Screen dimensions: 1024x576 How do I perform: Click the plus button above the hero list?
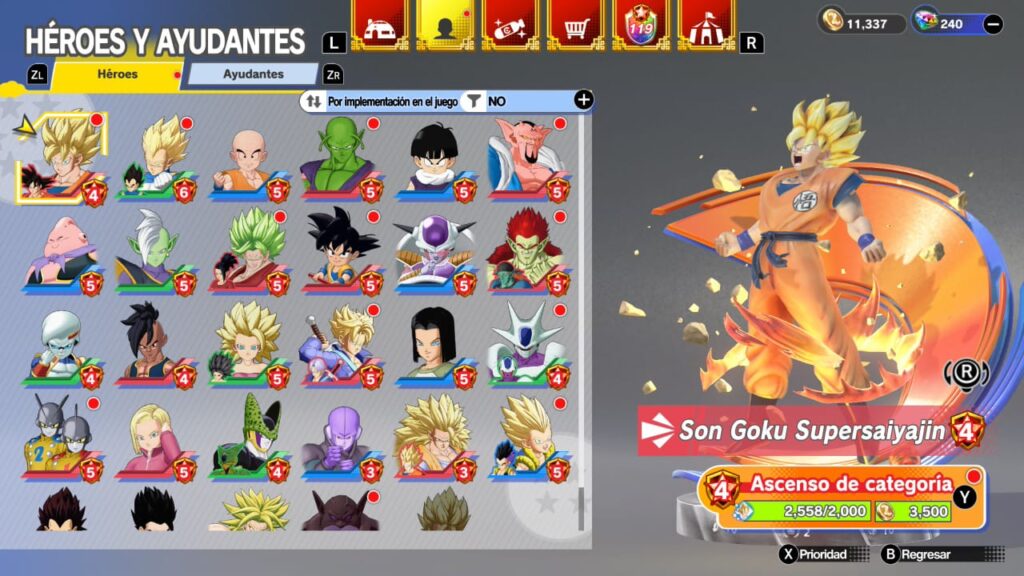point(584,100)
